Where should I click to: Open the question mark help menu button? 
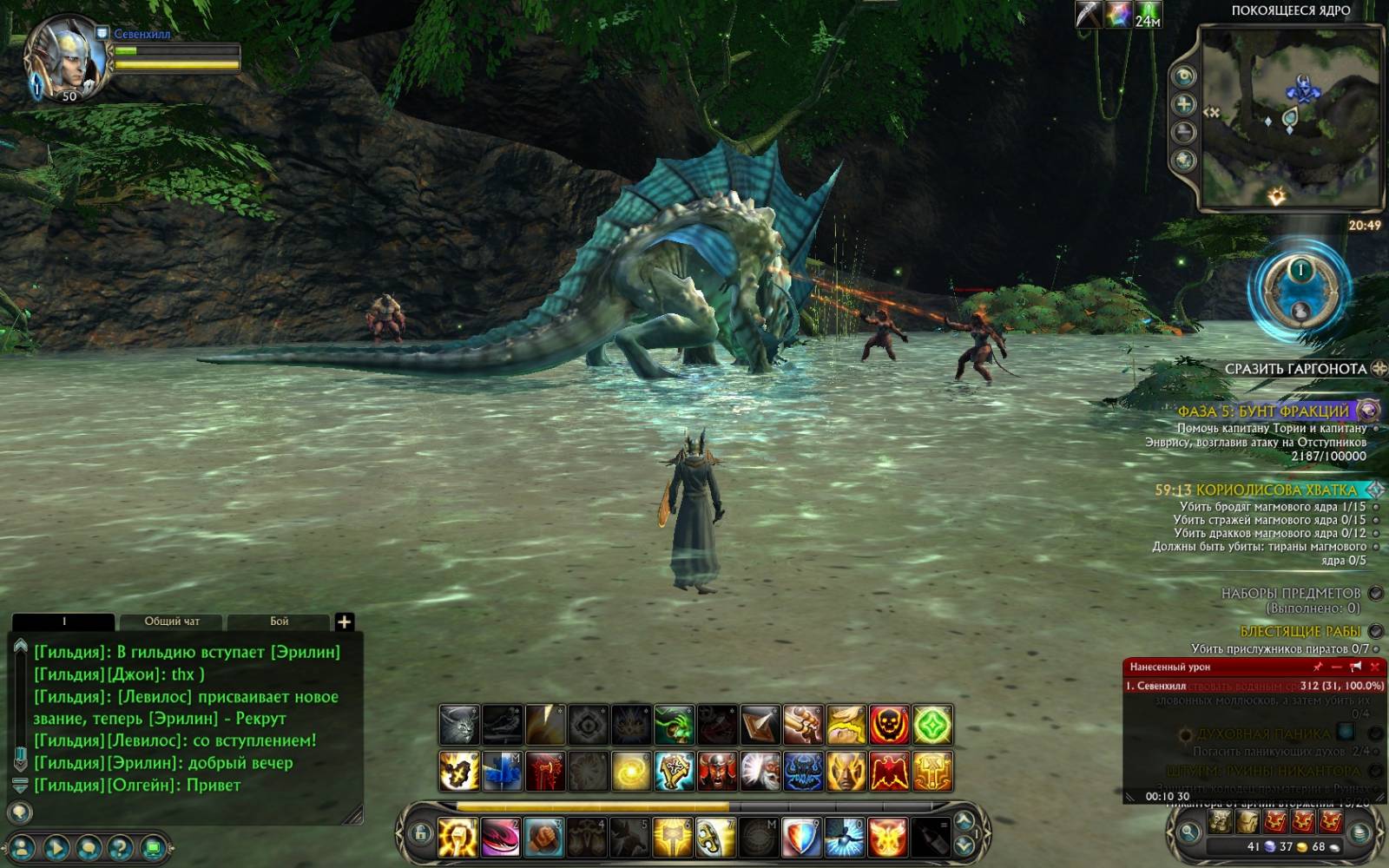[120, 848]
